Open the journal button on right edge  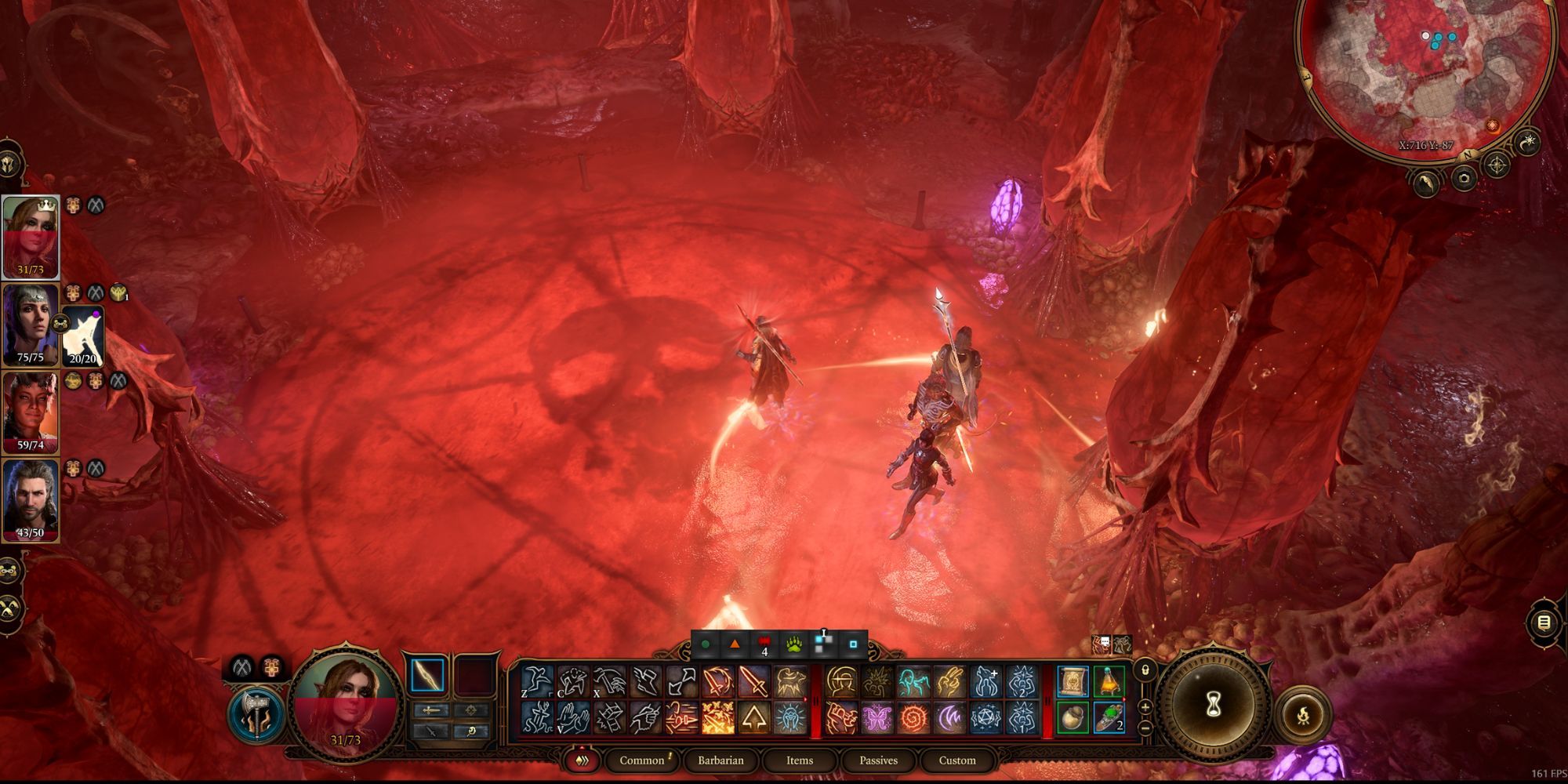(x=1544, y=622)
